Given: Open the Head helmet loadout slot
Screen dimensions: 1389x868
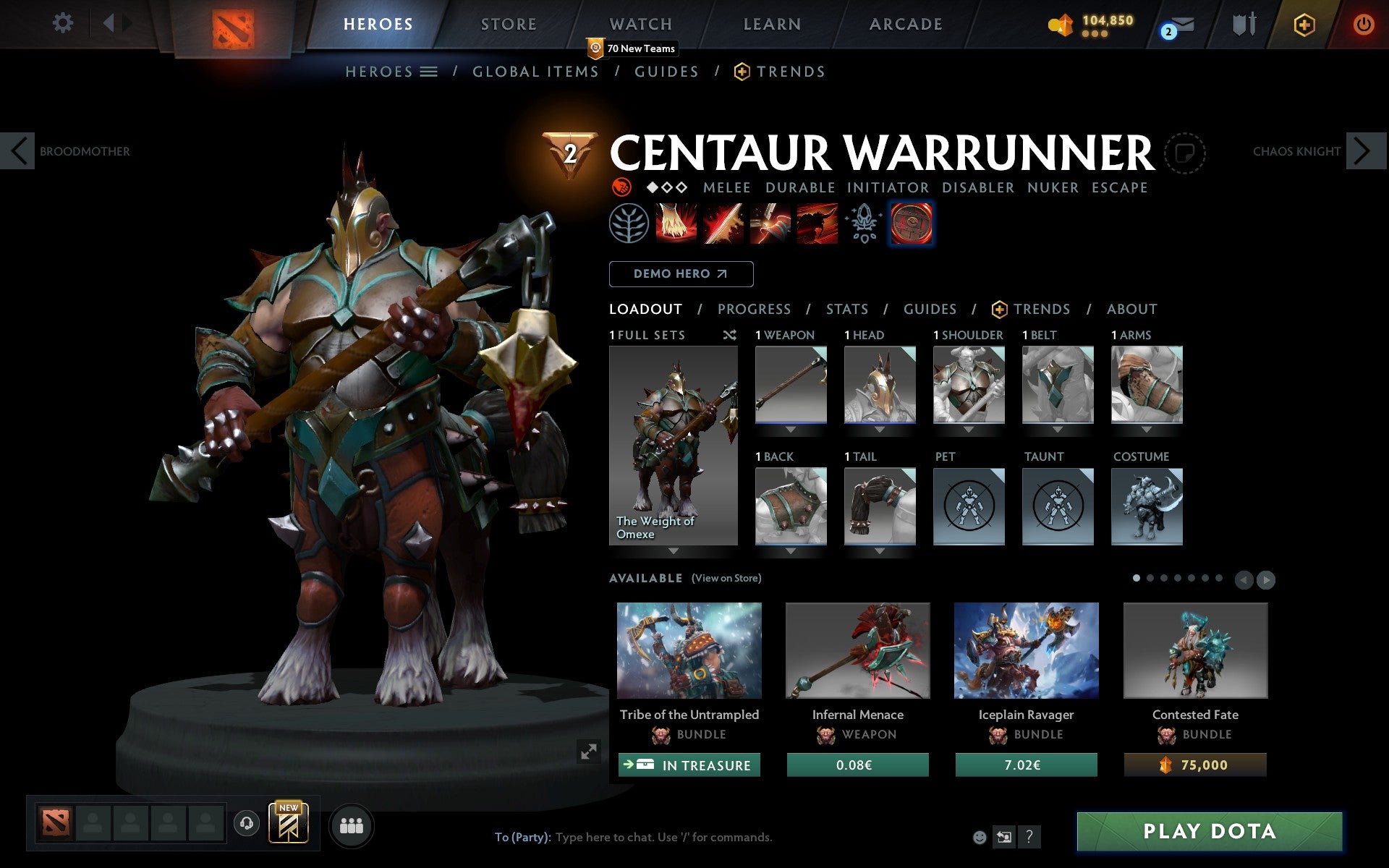Looking at the screenshot, I should click(880, 384).
